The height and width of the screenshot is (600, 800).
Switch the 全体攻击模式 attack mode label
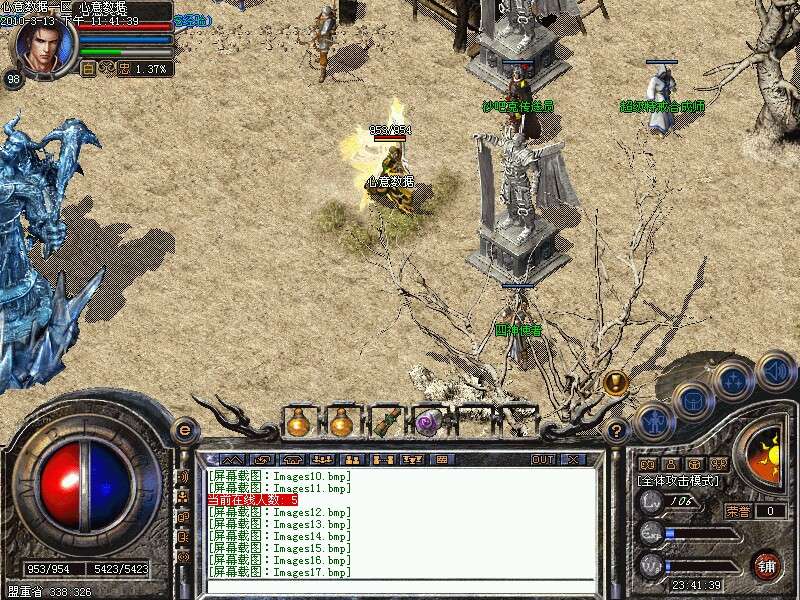point(676,481)
